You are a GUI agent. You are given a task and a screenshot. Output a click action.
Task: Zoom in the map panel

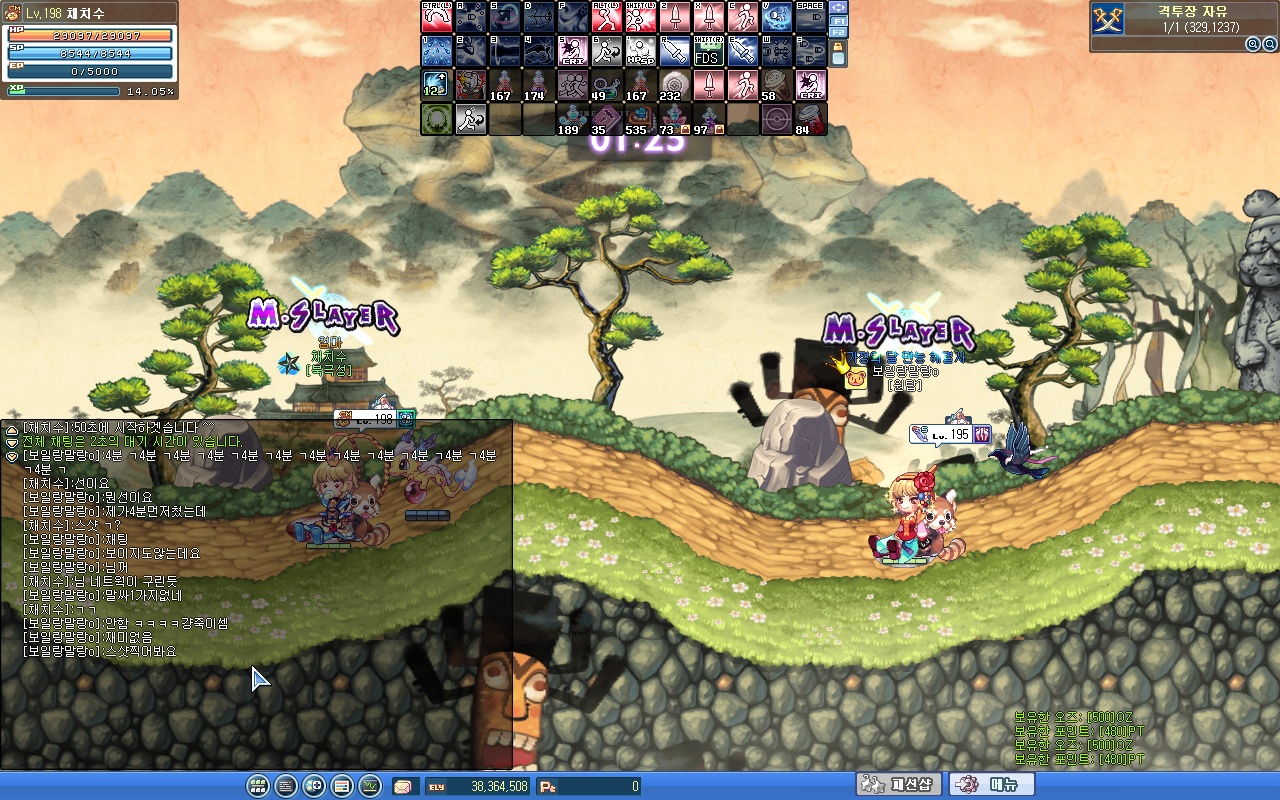[1252, 44]
